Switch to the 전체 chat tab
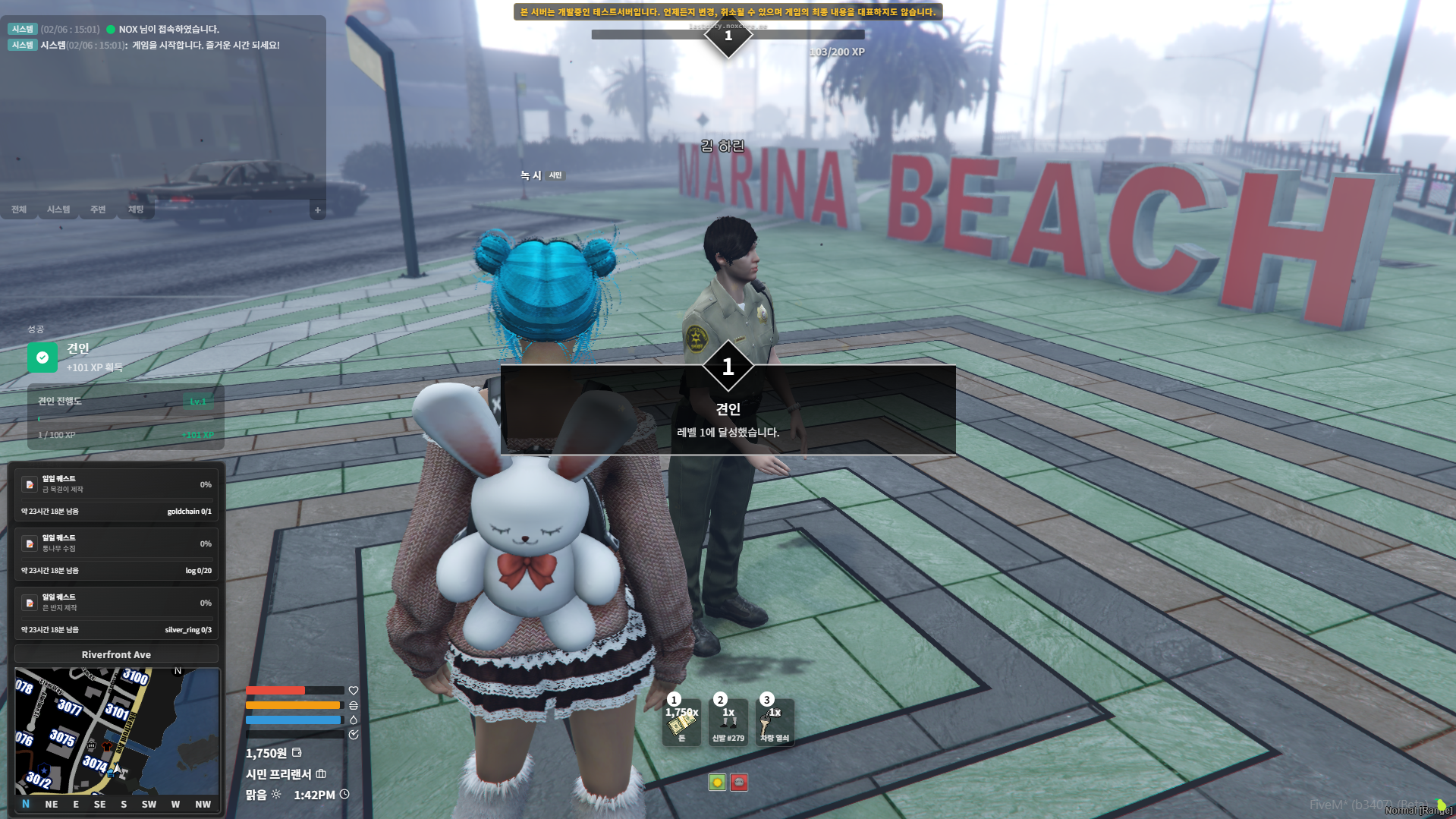The height and width of the screenshot is (819, 1456). [19, 209]
